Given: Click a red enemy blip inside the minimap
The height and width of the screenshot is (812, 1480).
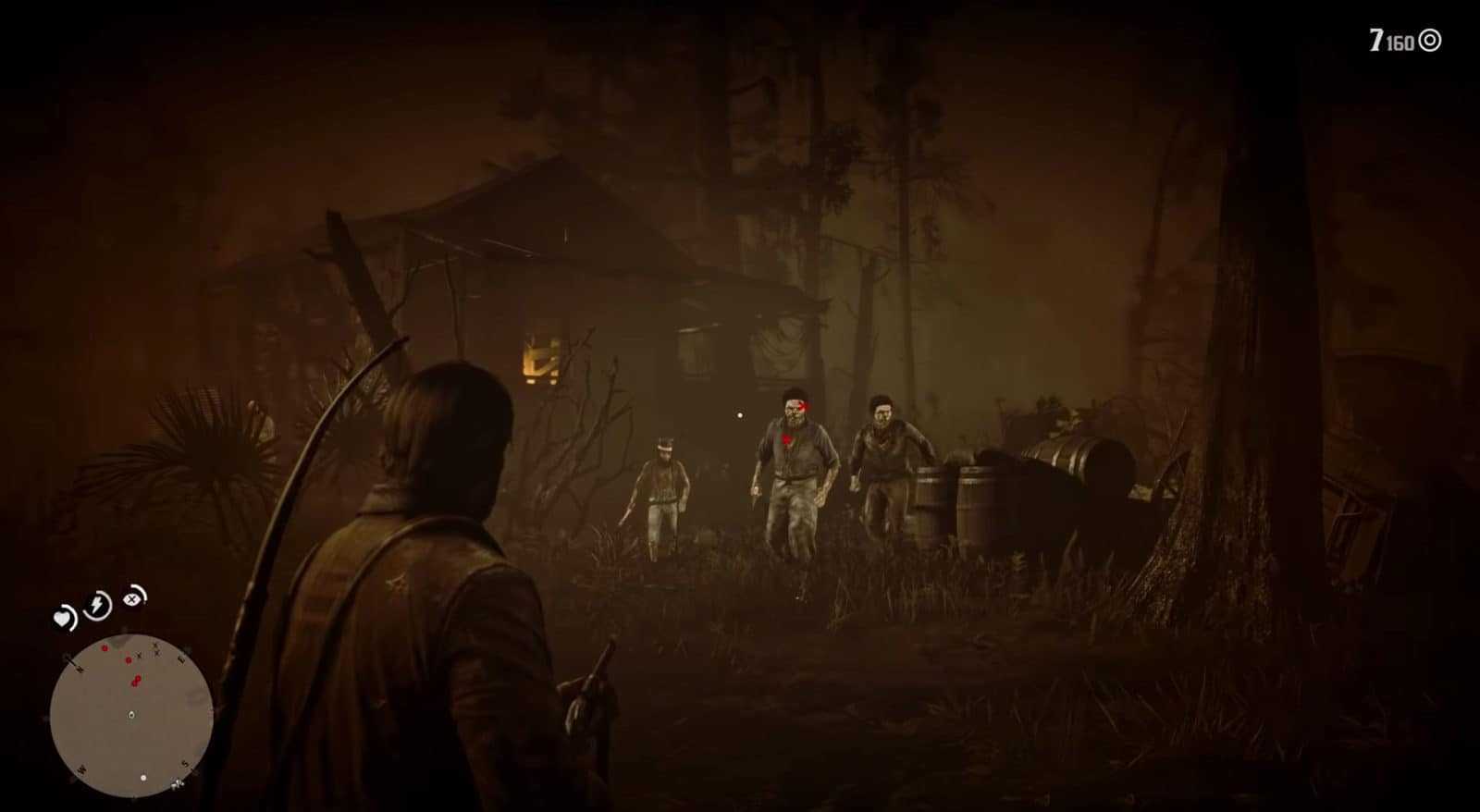Looking at the screenshot, I should (128, 659).
